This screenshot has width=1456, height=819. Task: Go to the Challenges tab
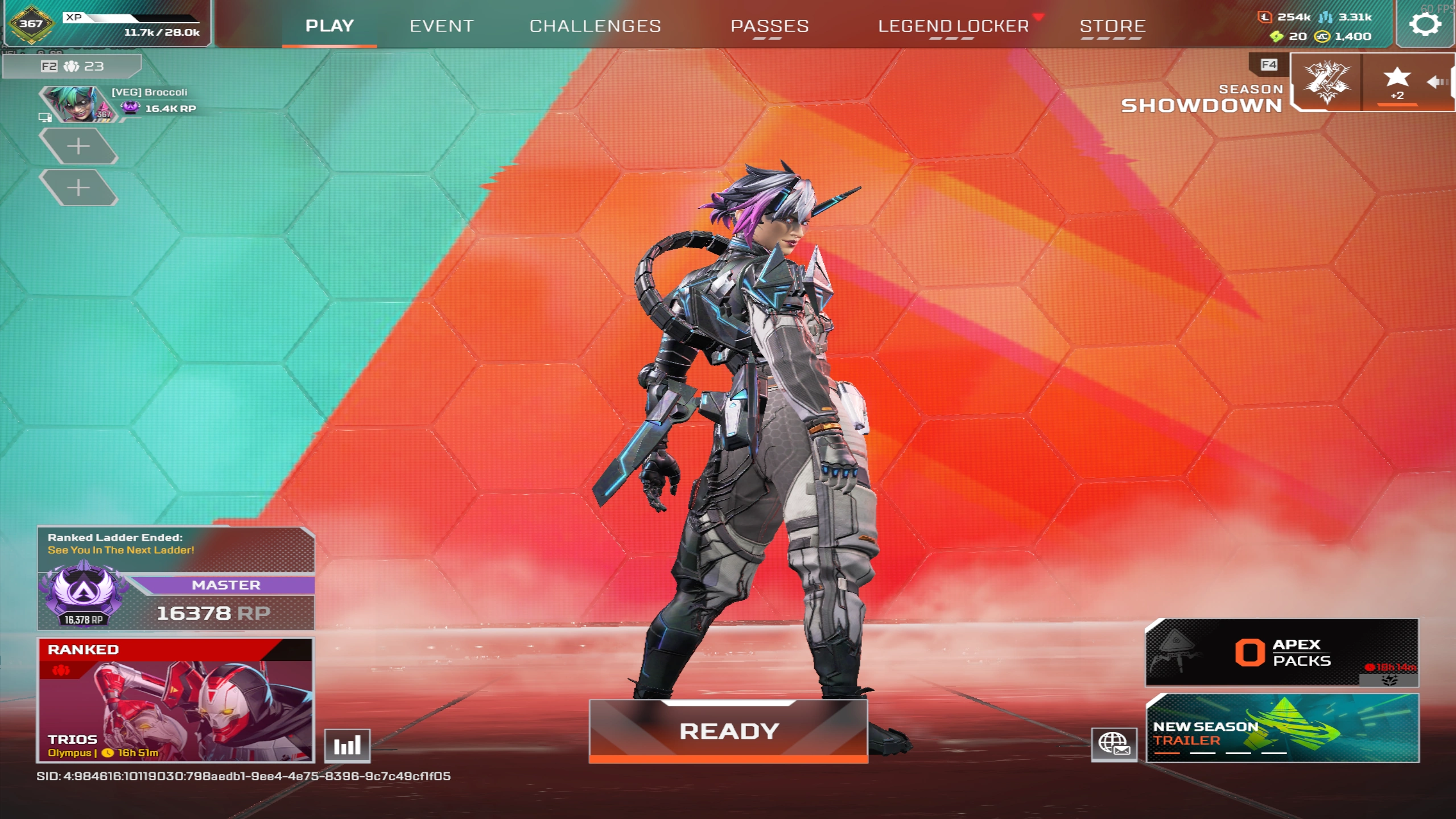coord(595,26)
